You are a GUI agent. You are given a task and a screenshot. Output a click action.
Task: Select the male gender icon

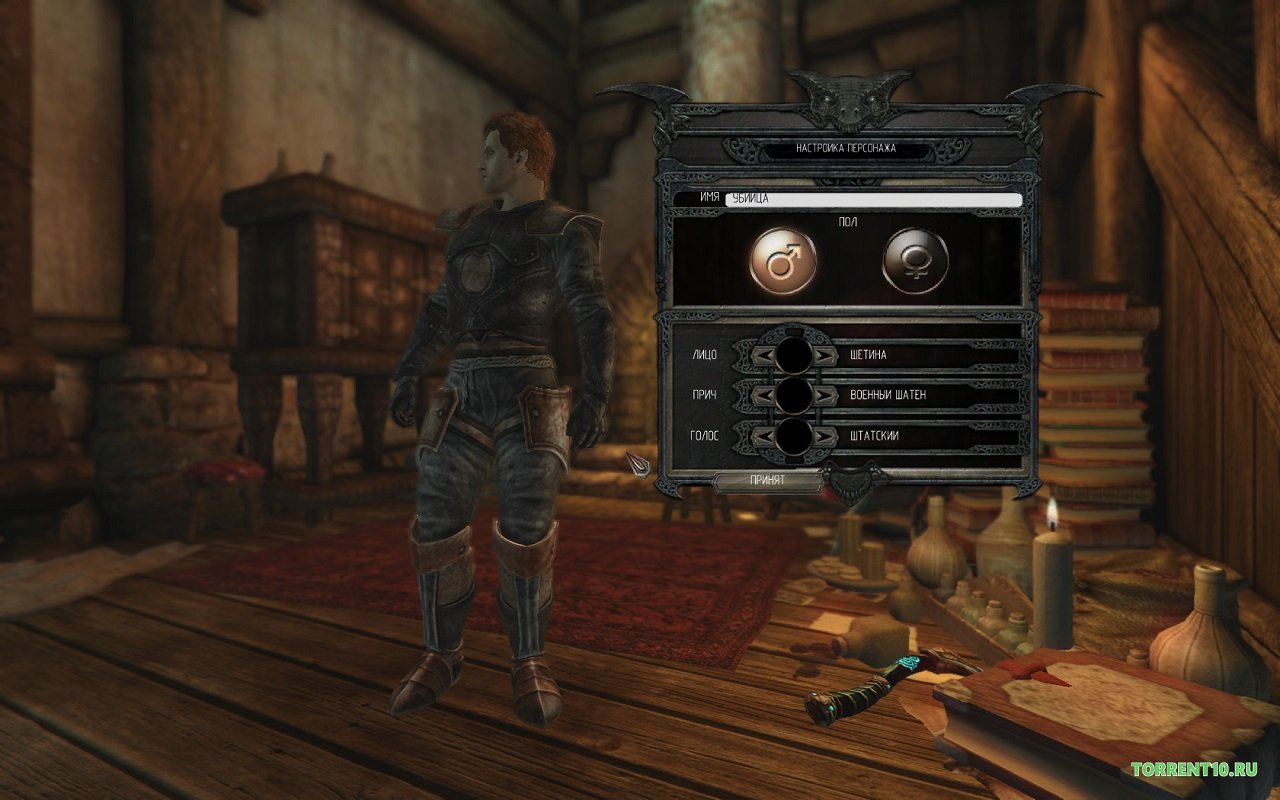[783, 262]
